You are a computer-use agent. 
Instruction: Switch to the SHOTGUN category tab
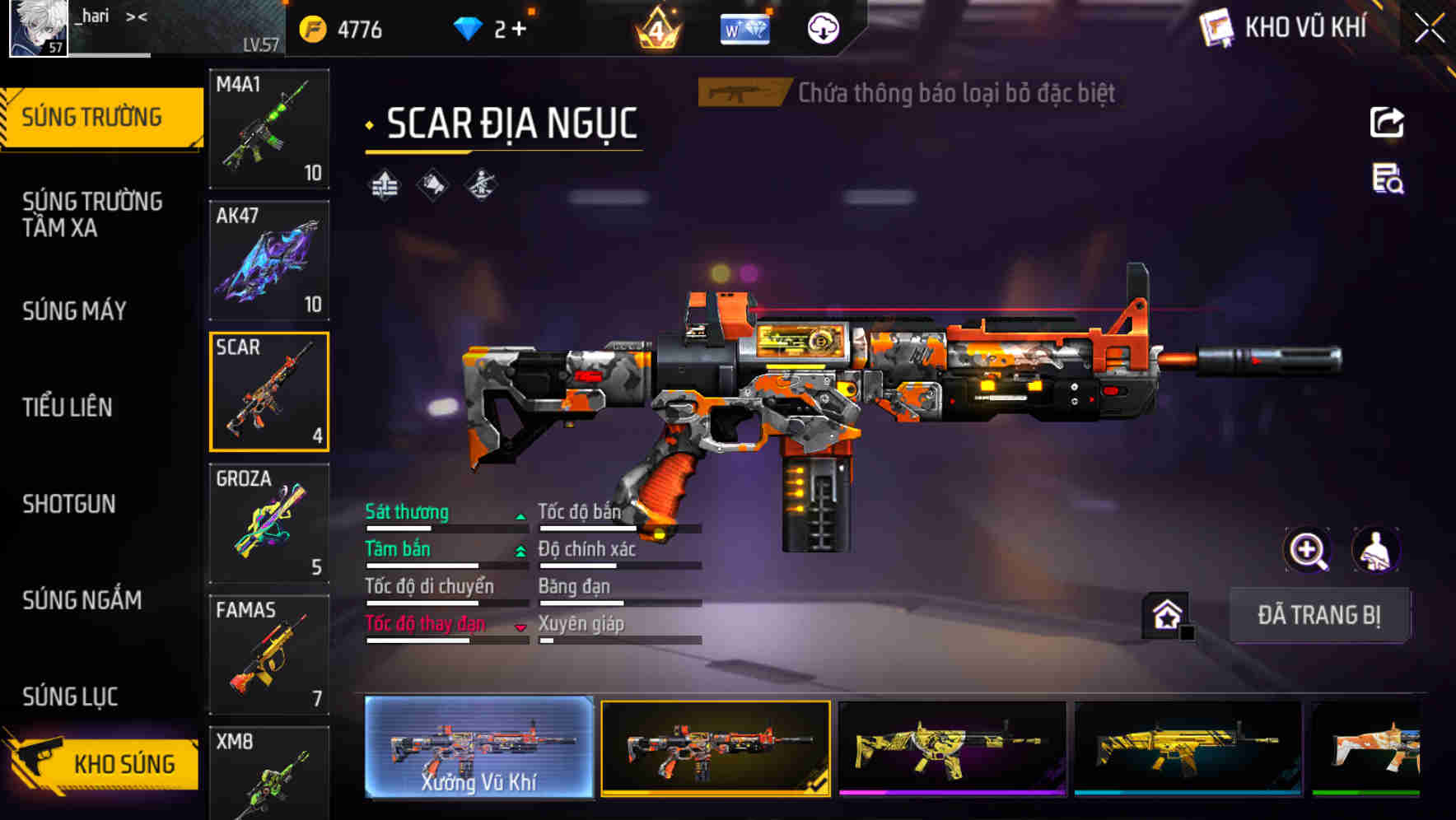click(x=70, y=504)
